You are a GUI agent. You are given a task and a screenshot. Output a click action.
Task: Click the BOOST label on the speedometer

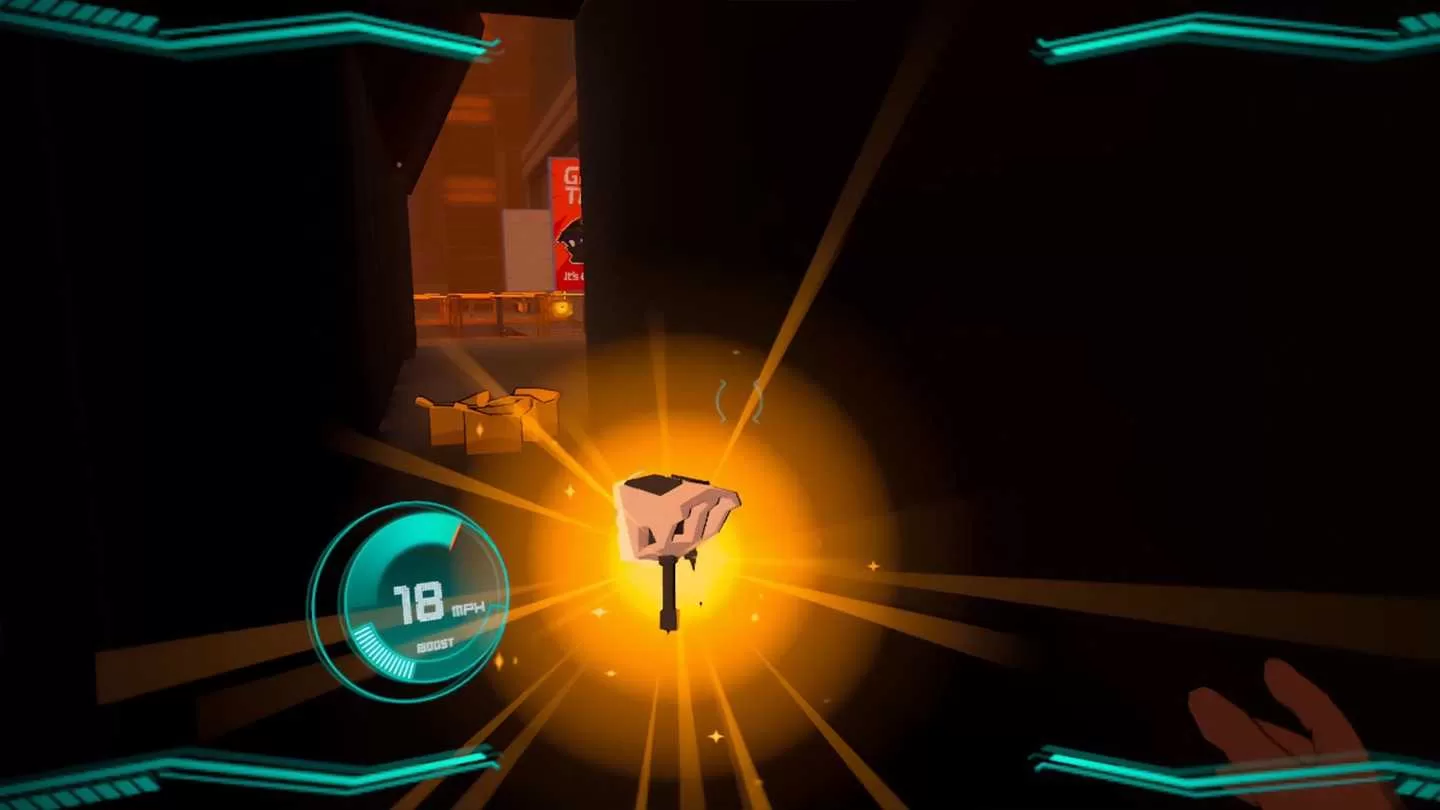tap(436, 642)
